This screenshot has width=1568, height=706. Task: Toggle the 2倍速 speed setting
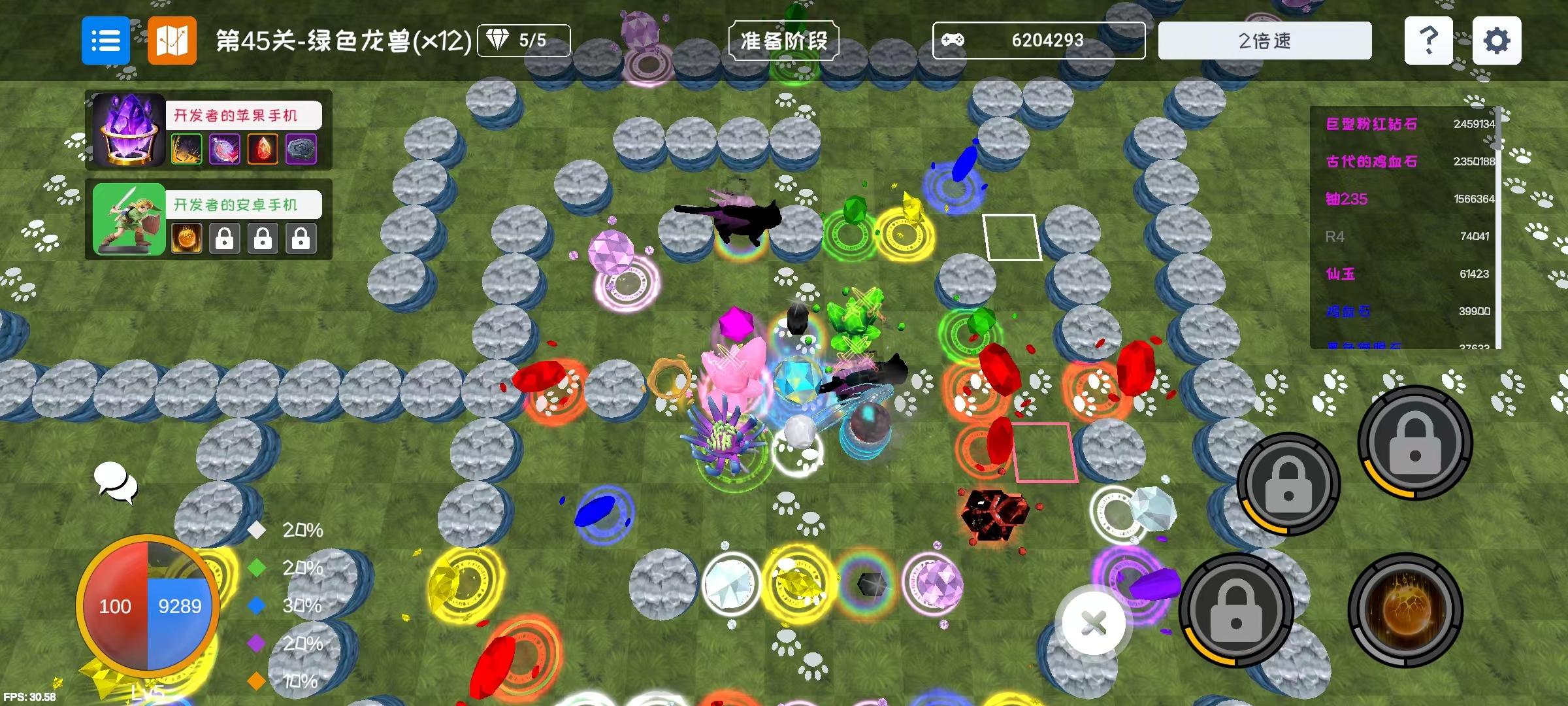1264,41
